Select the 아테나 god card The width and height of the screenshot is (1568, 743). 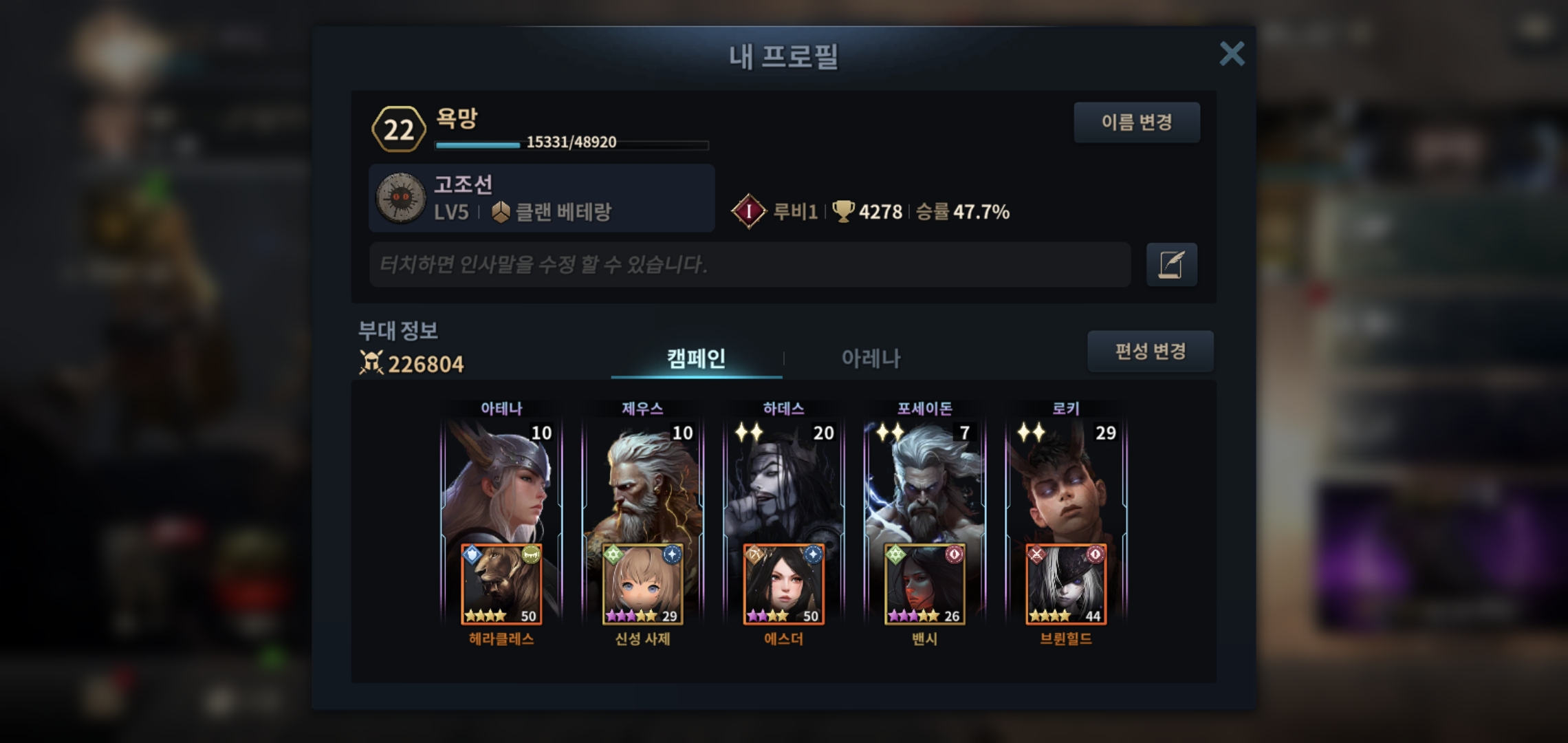501,482
